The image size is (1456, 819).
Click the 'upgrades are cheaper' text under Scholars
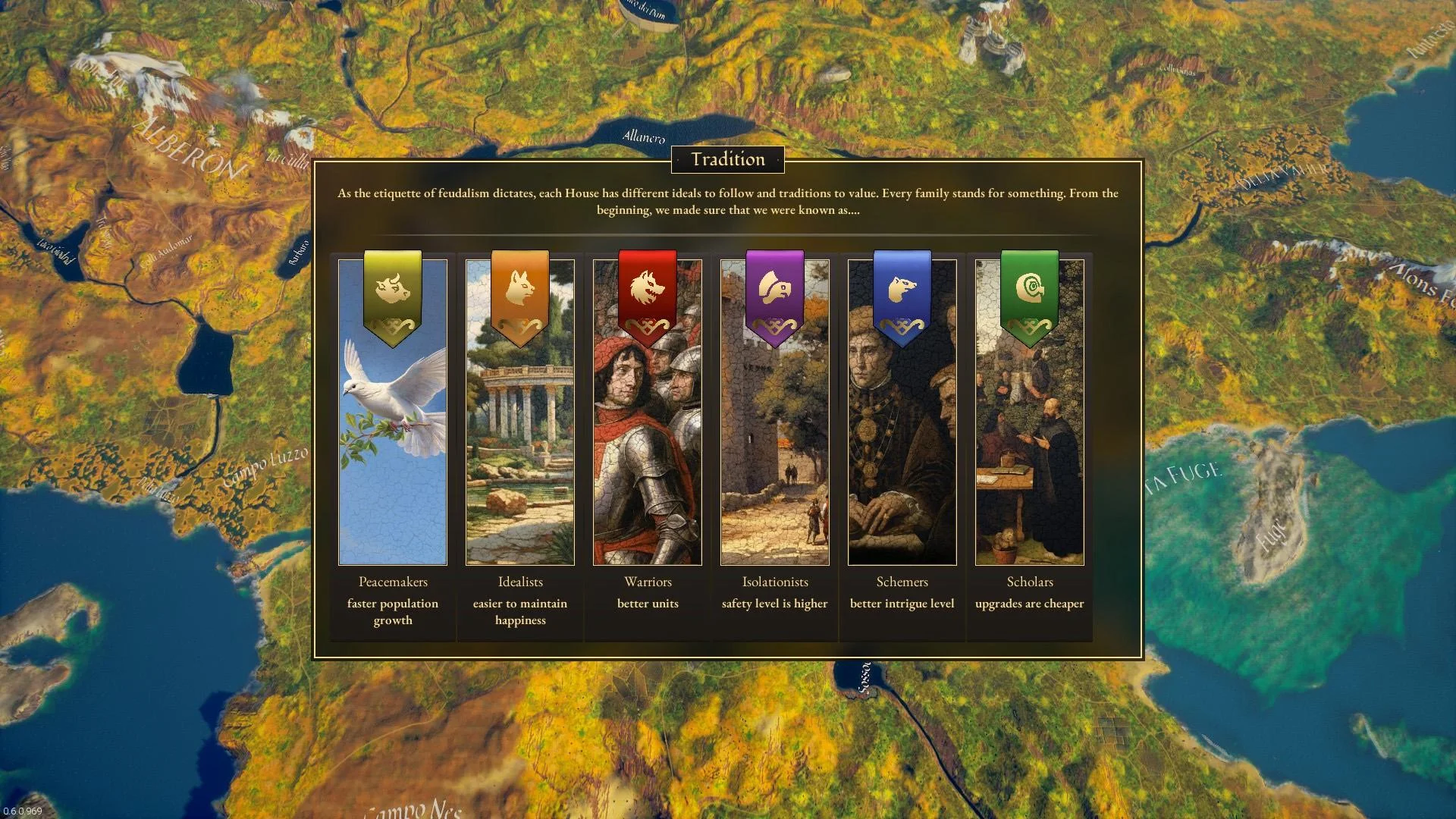tap(1029, 604)
